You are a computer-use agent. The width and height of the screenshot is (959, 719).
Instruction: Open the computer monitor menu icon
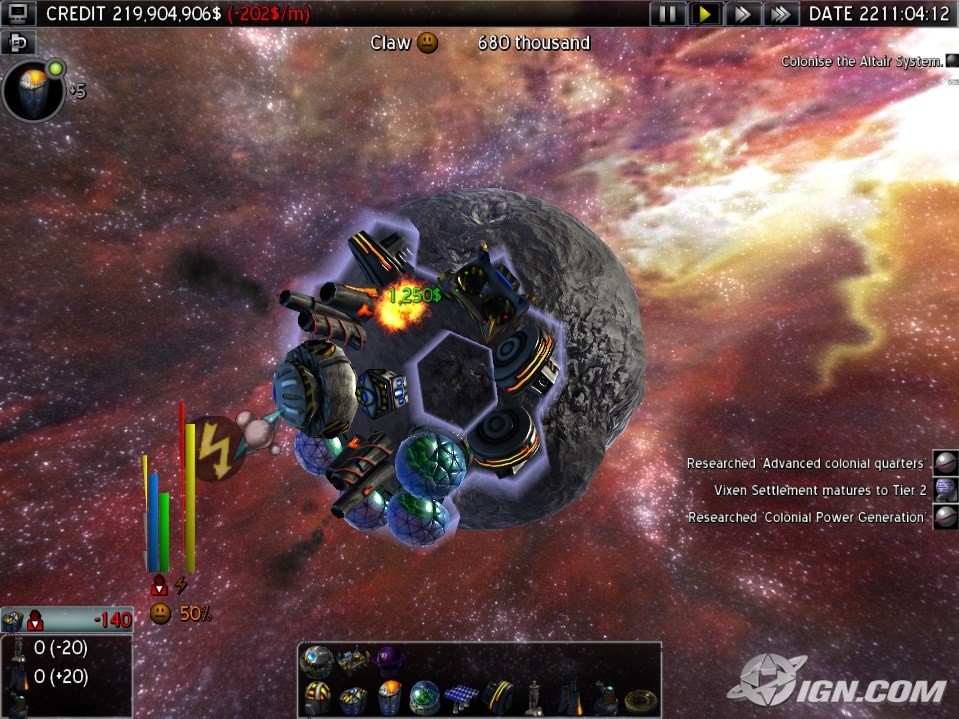(x=21, y=13)
